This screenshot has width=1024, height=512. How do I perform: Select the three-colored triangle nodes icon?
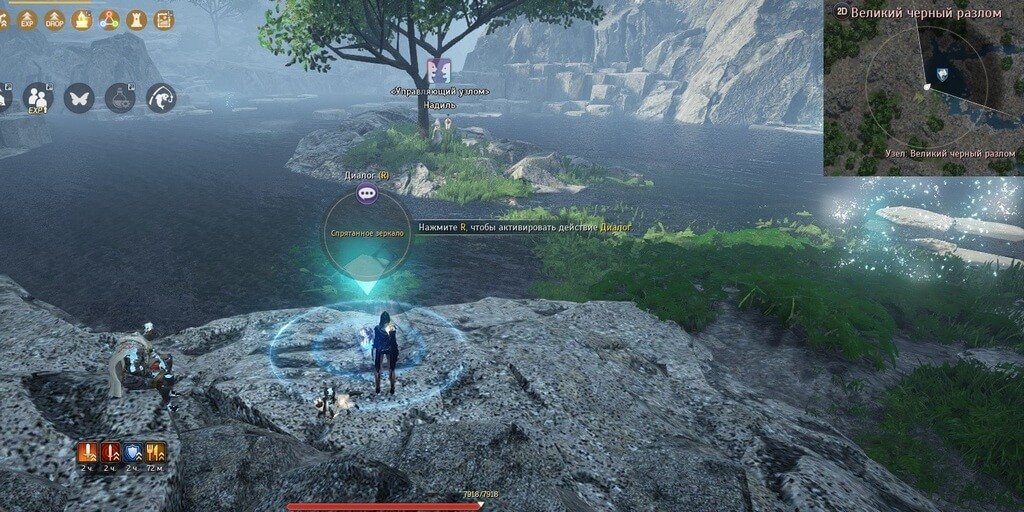click(x=109, y=20)
